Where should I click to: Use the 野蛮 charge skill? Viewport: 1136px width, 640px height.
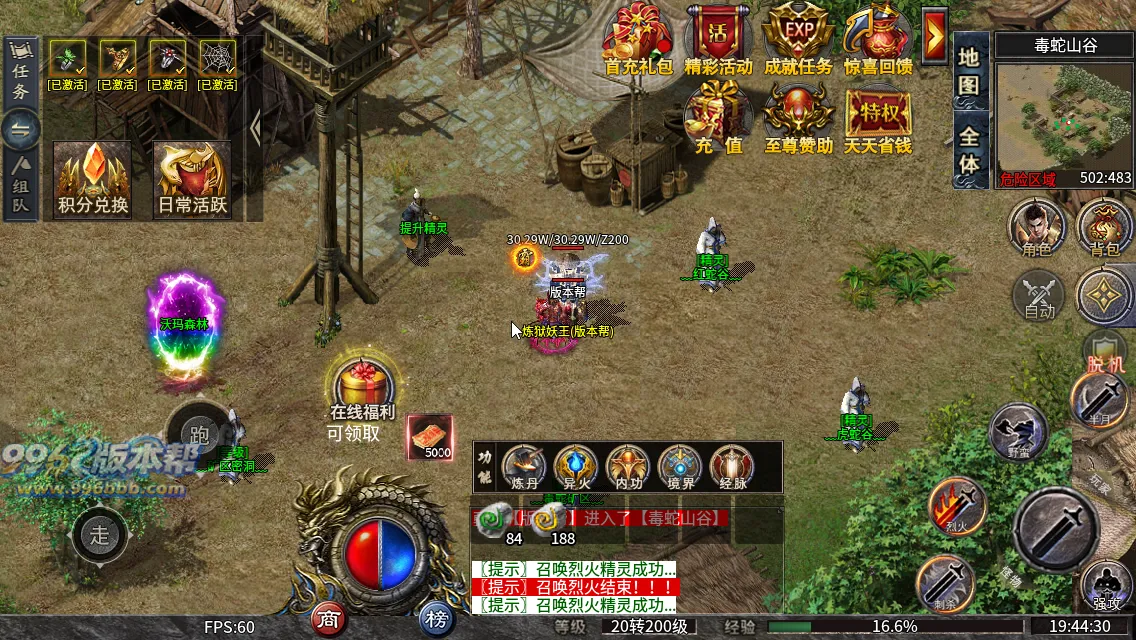pyautogui.click(x=1017, y=430)
